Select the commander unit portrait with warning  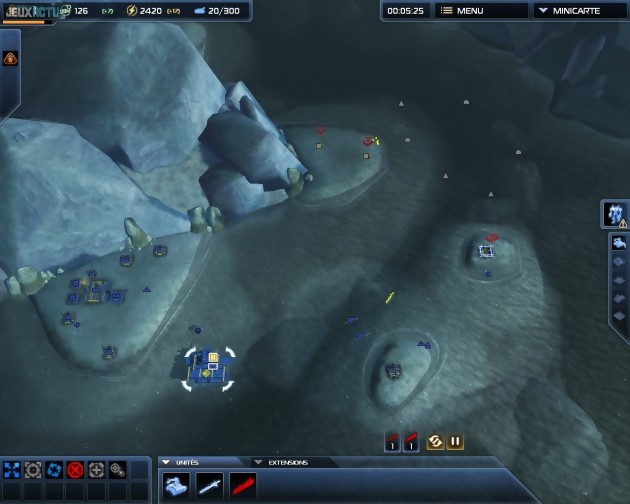pyautogui.click(x=614, y=213)
